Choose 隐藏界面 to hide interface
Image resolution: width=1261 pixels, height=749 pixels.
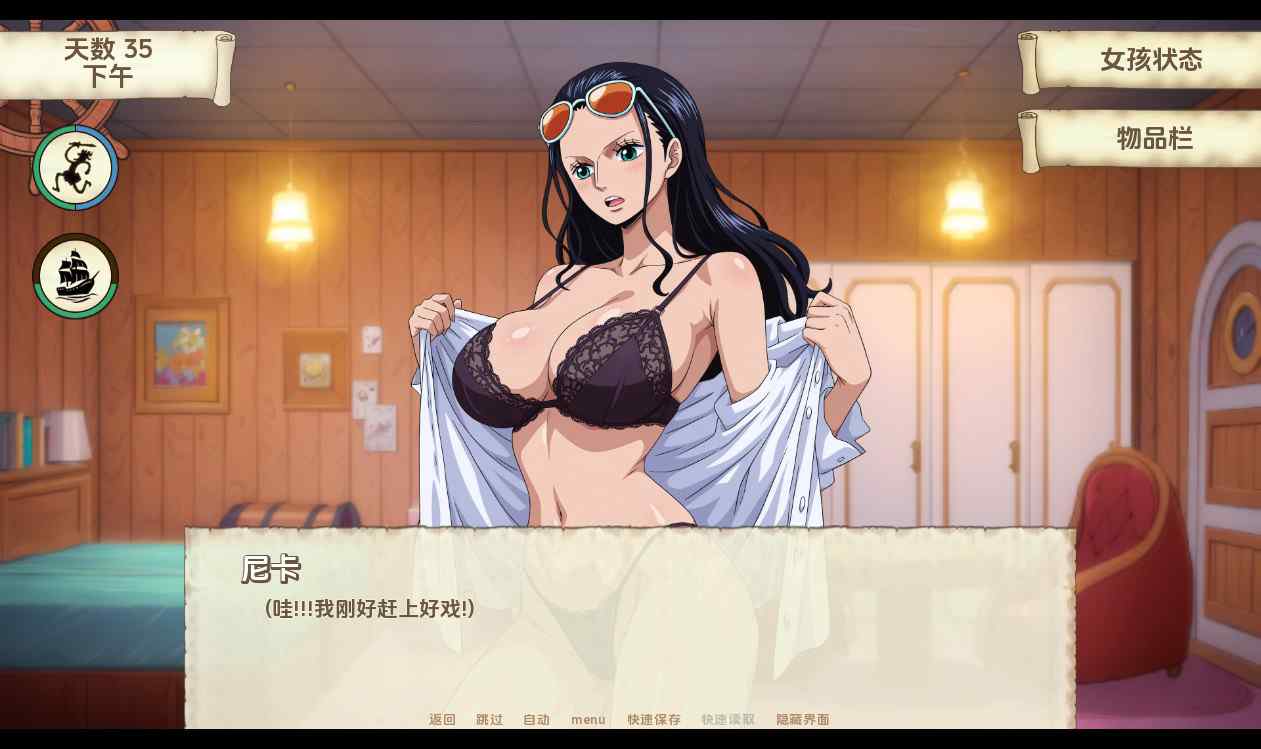[803, 719]
